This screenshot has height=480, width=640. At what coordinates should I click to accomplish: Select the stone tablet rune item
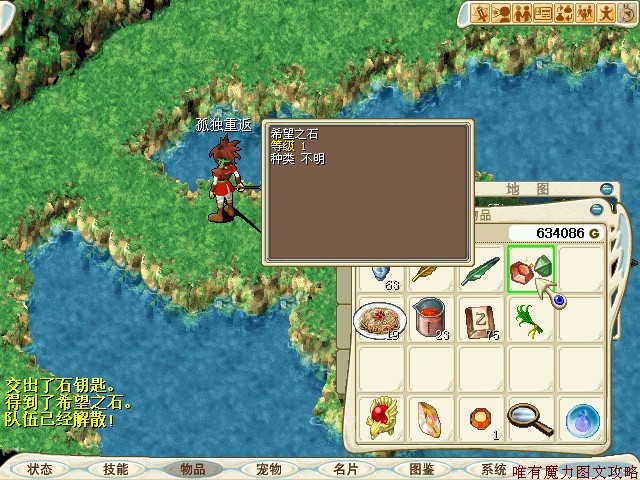[x=480, y=319]
